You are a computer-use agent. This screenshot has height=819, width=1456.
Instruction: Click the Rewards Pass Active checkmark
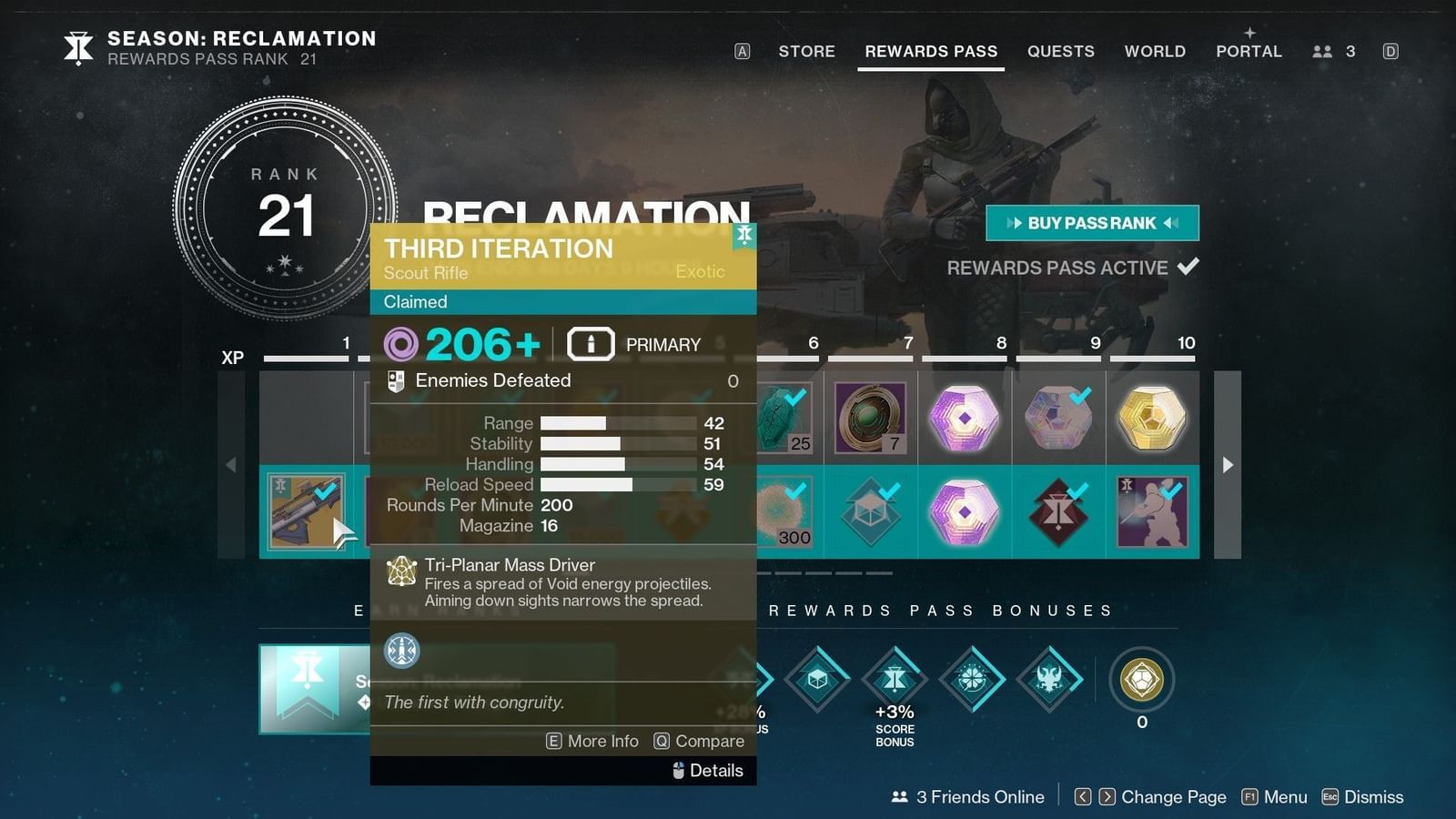[x=1188, y=267]
